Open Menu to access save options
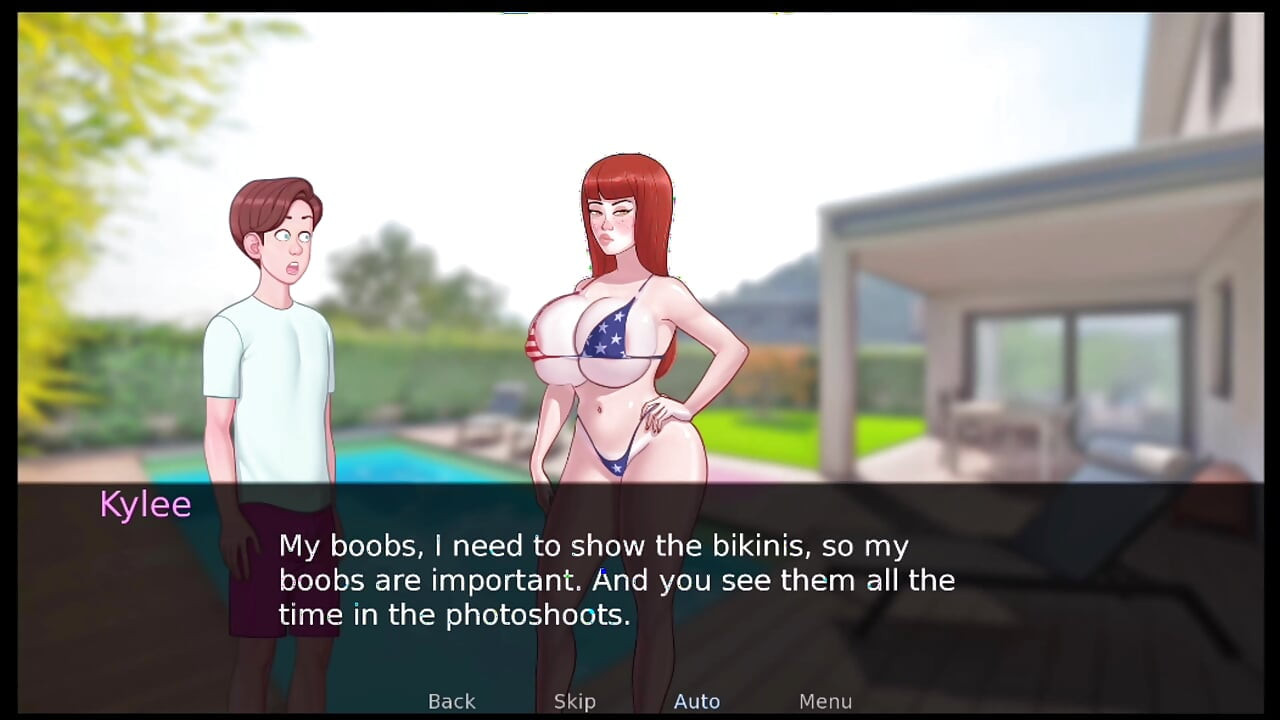 click(x=825, y=701)
